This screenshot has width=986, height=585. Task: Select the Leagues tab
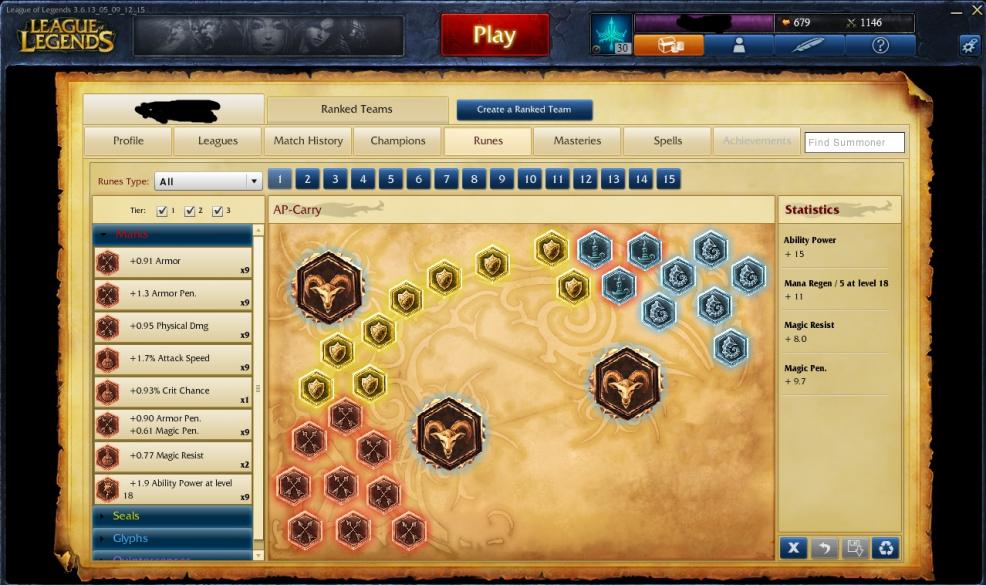pos(217,141)
